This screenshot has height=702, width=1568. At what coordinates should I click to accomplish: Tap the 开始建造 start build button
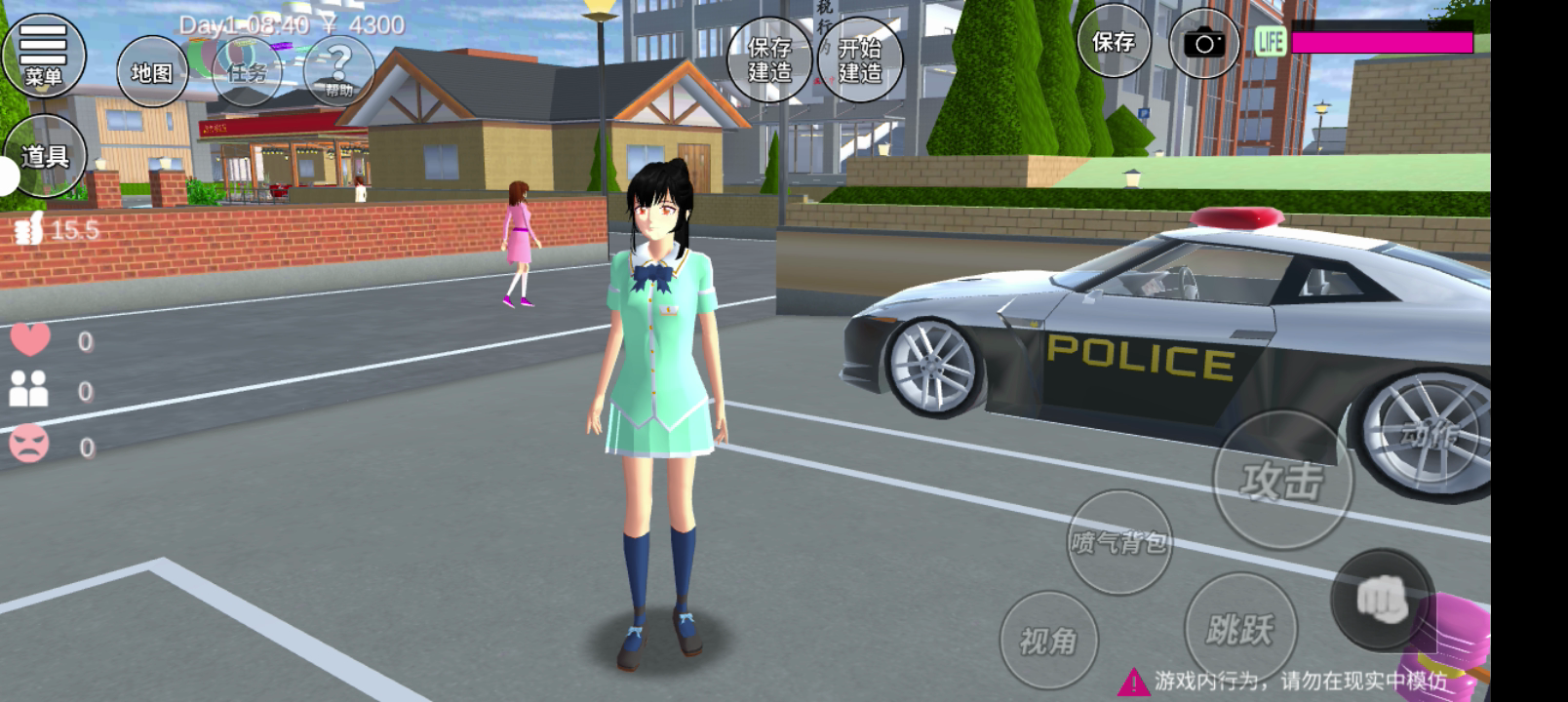[x=859, y=59]
